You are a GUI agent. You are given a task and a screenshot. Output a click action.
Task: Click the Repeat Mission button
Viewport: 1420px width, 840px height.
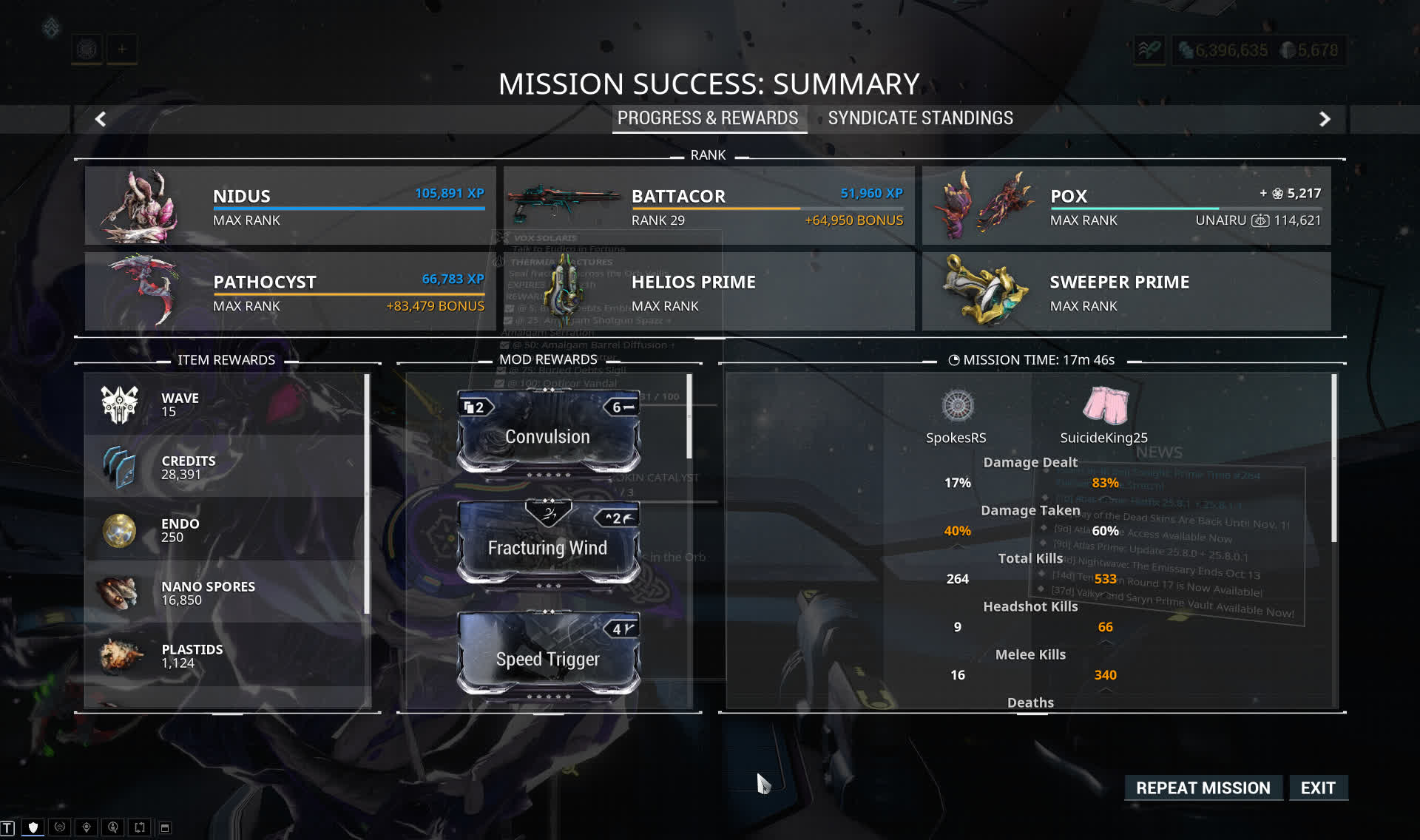[1203, 788]
